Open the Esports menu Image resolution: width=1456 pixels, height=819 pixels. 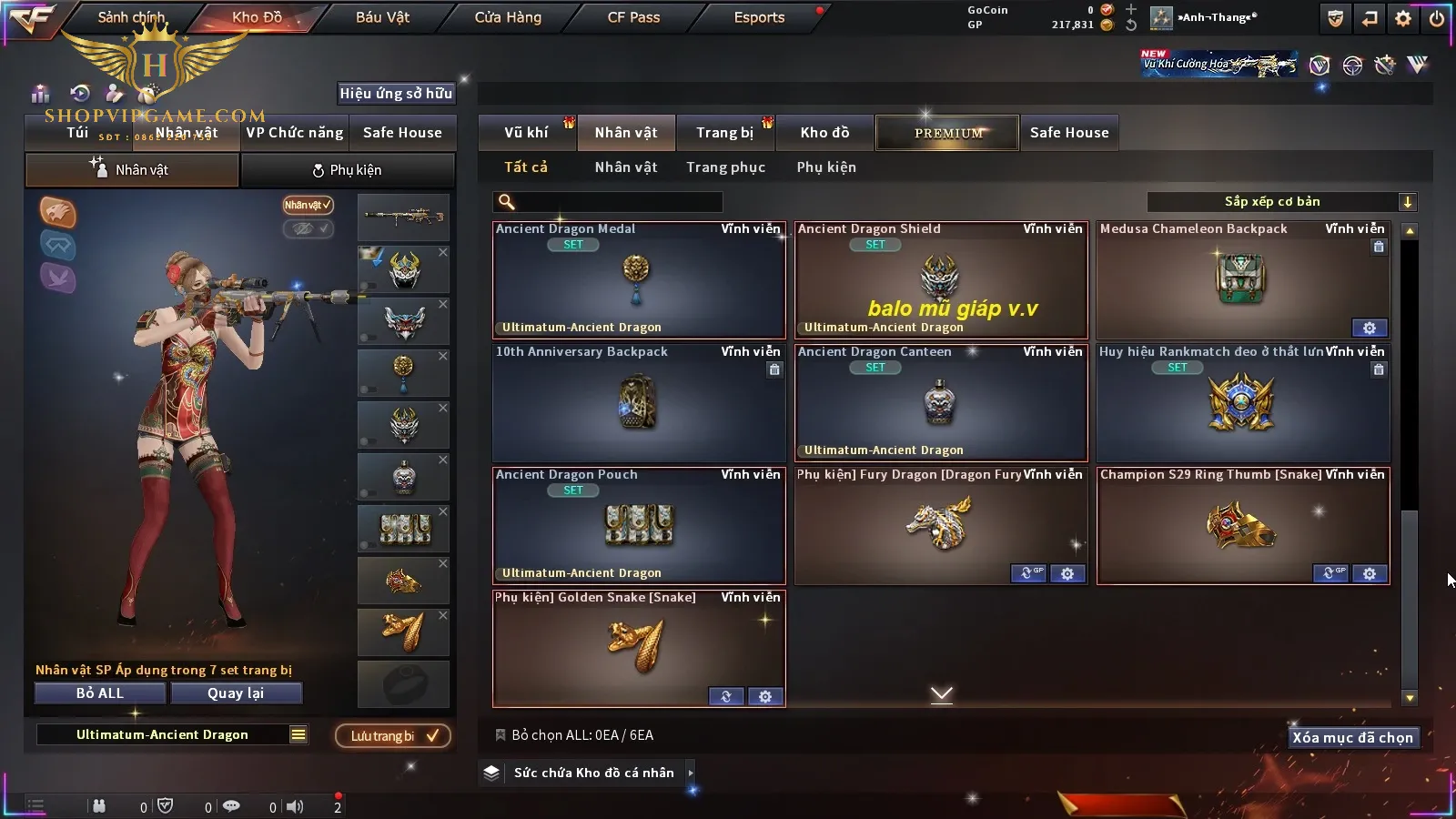coord(759,17)
